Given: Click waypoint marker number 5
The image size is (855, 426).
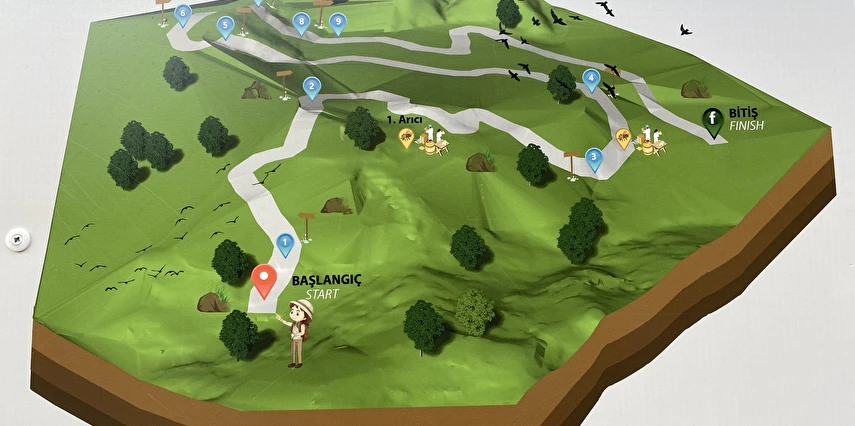Looking at the screenshot, I should pos(225,25).
